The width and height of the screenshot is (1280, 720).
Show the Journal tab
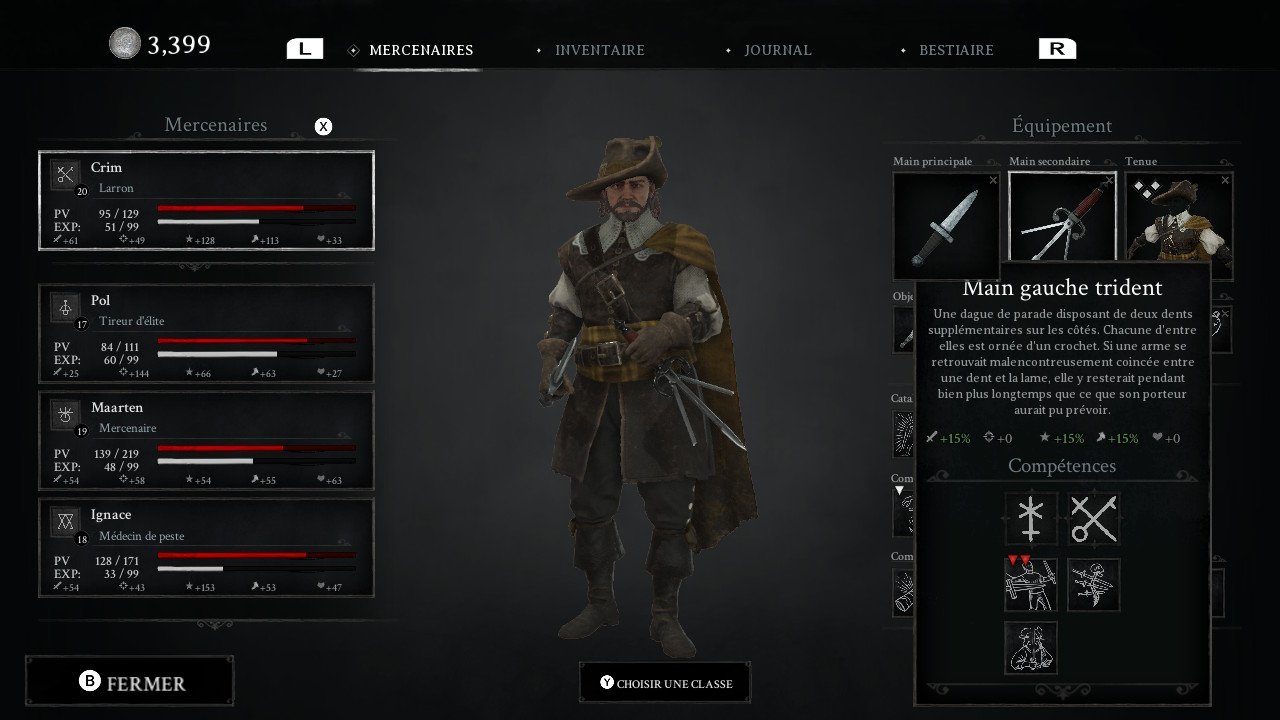pos(777,50)
